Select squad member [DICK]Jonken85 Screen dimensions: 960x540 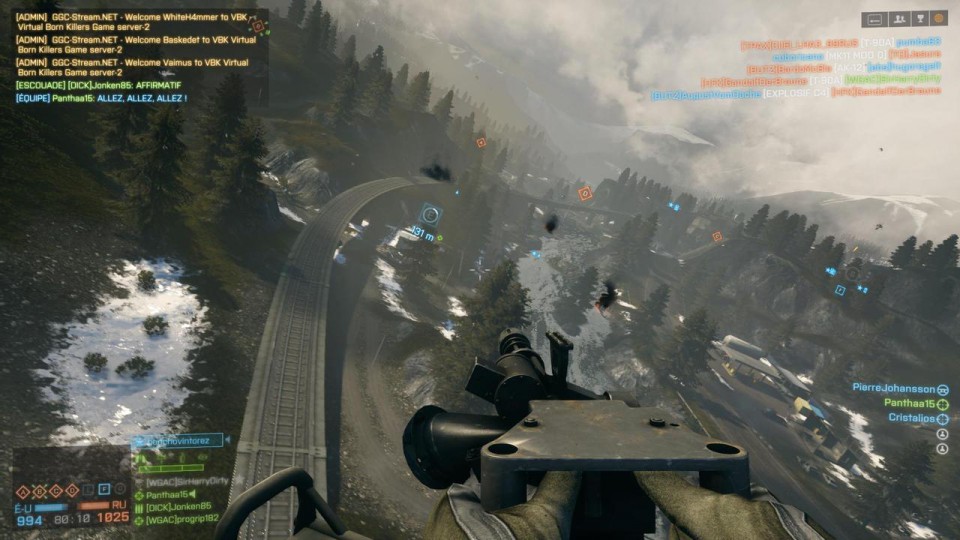click(178, 507)
